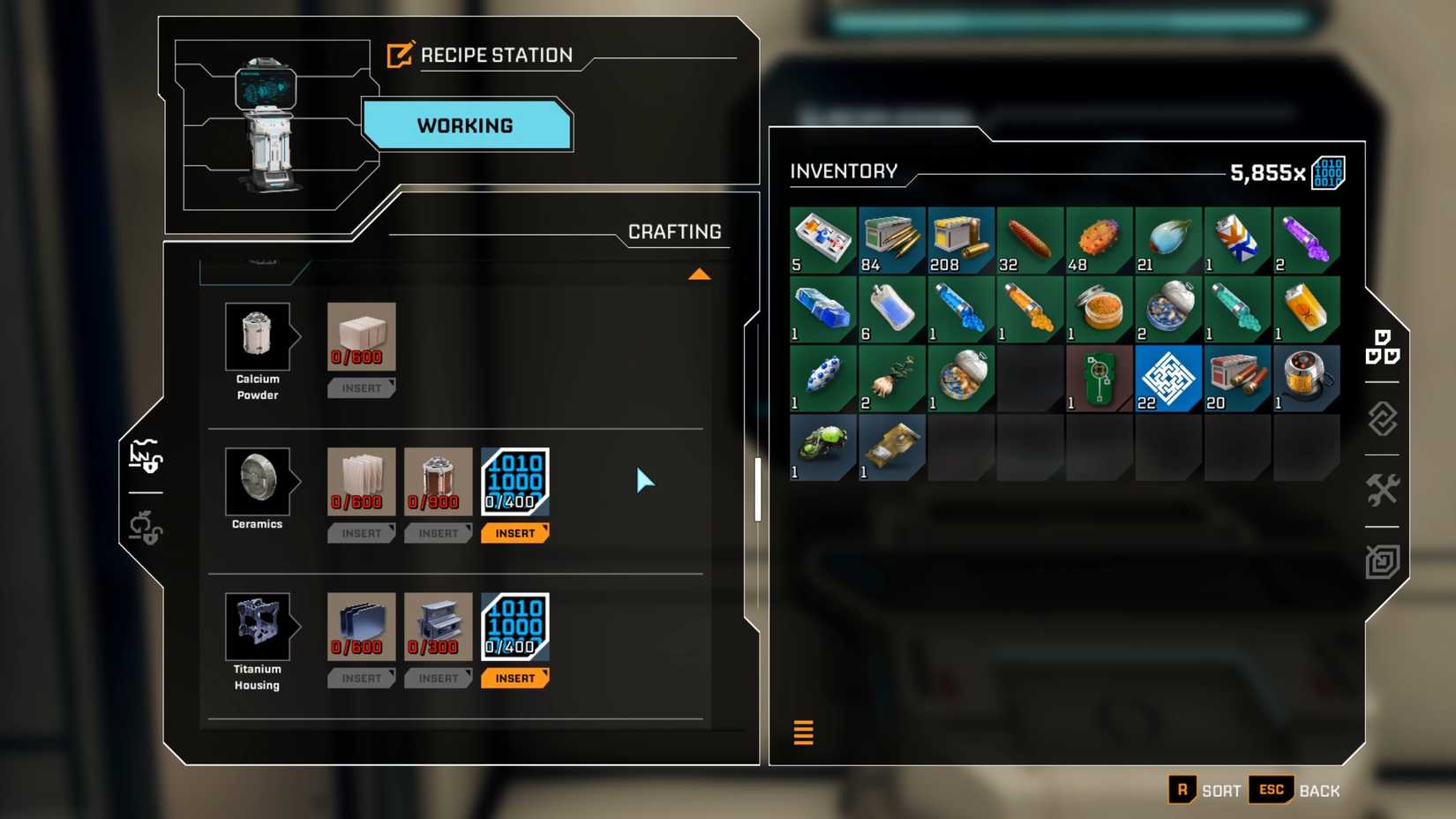Click the WORKING status toggle
1456x819 pixels.
[466, 125]
